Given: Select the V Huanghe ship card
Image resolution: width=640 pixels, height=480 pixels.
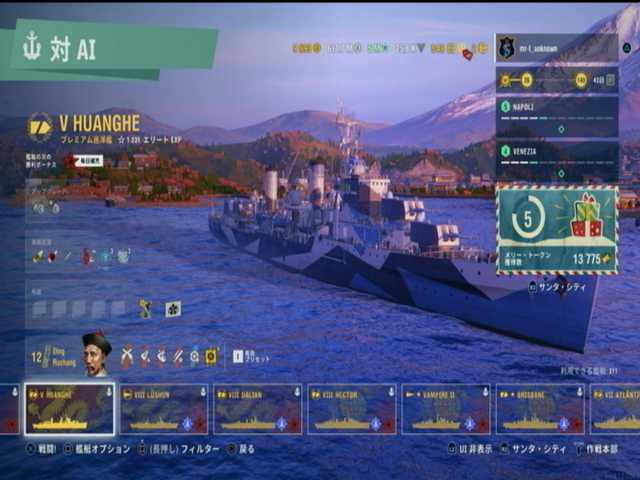Looking at the screenshot, I should [69, 409].
